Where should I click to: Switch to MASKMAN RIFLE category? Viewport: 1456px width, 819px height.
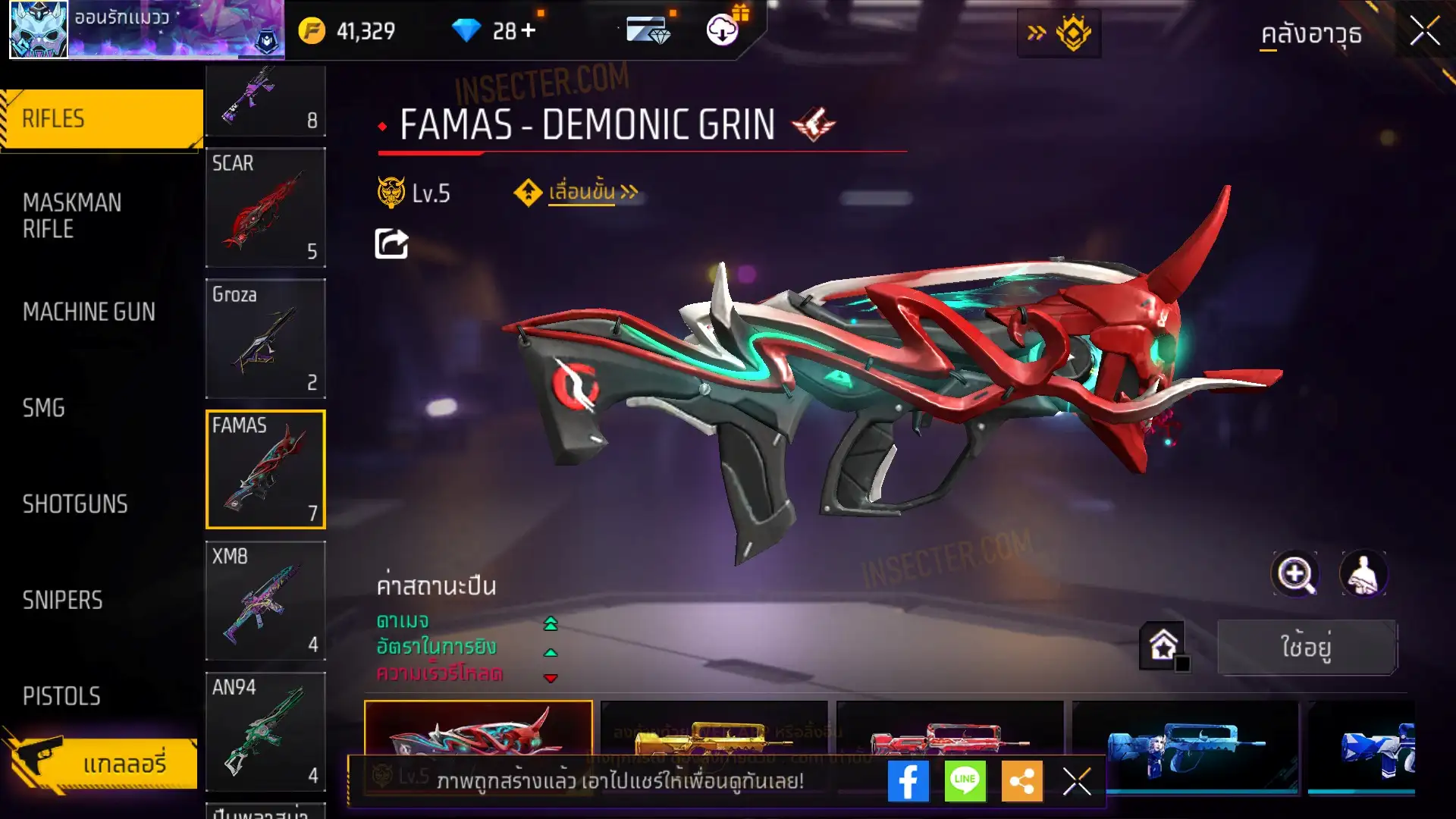[72, 215]
